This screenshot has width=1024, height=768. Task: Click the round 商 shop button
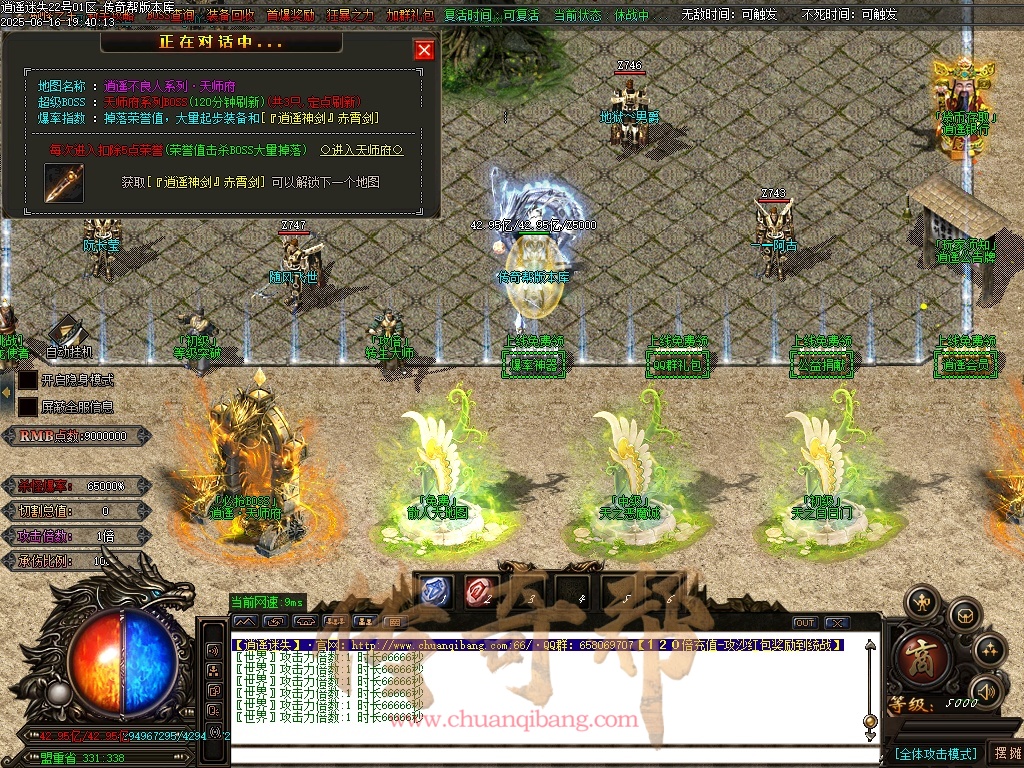pyautogui.click(x=916, y=656)
